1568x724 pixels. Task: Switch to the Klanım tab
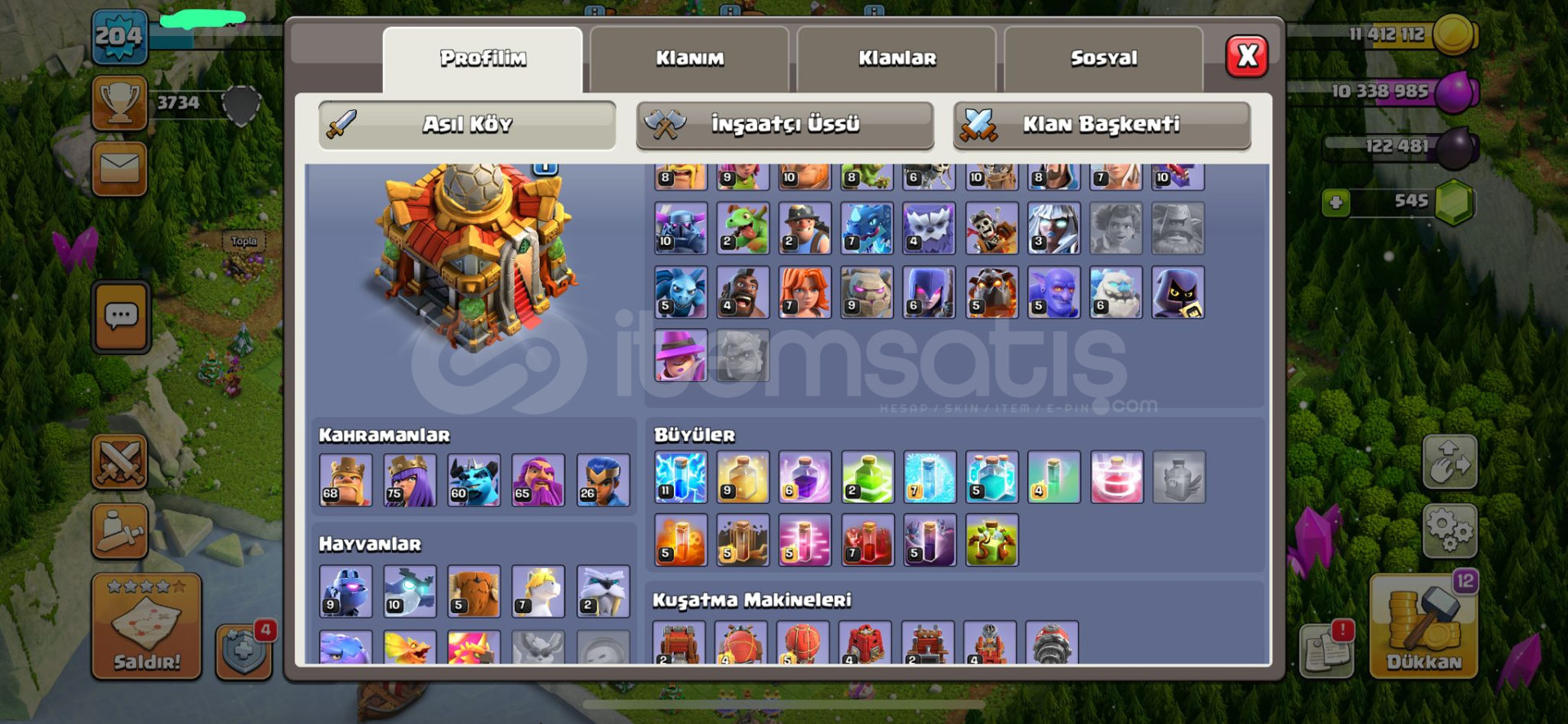click(690, 57)
